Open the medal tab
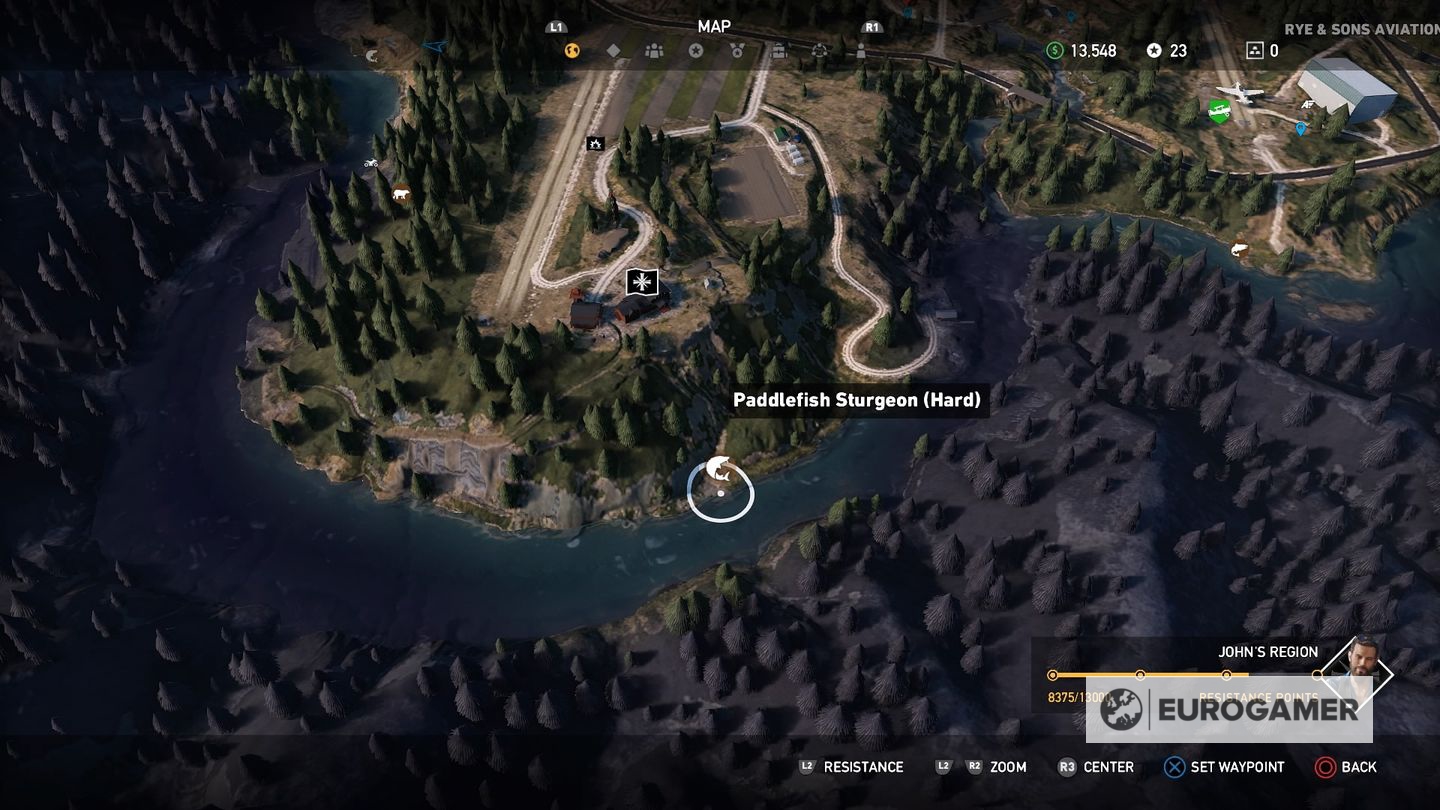1440x810 pixels. pos(737,51)
